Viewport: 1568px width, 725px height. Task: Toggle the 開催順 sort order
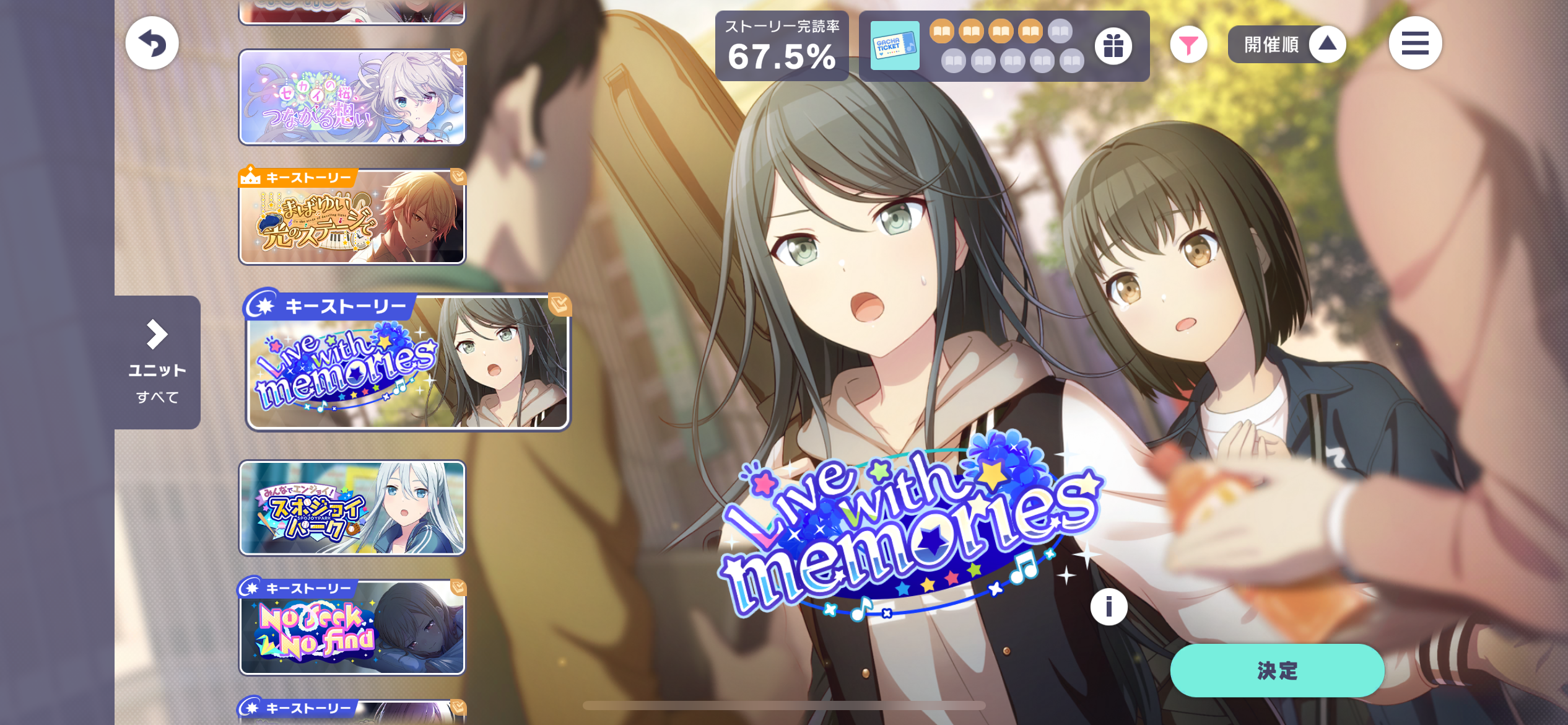pos(1286,44)
